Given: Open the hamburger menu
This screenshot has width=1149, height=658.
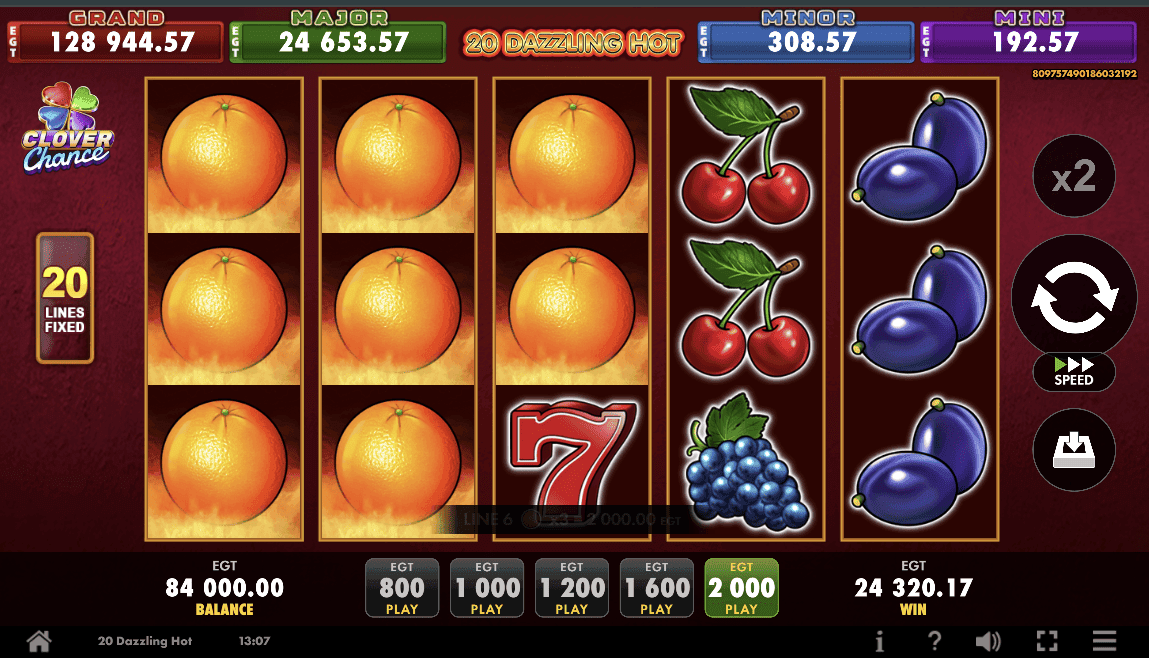Looking at the screenshot, I should (1104, 641).
